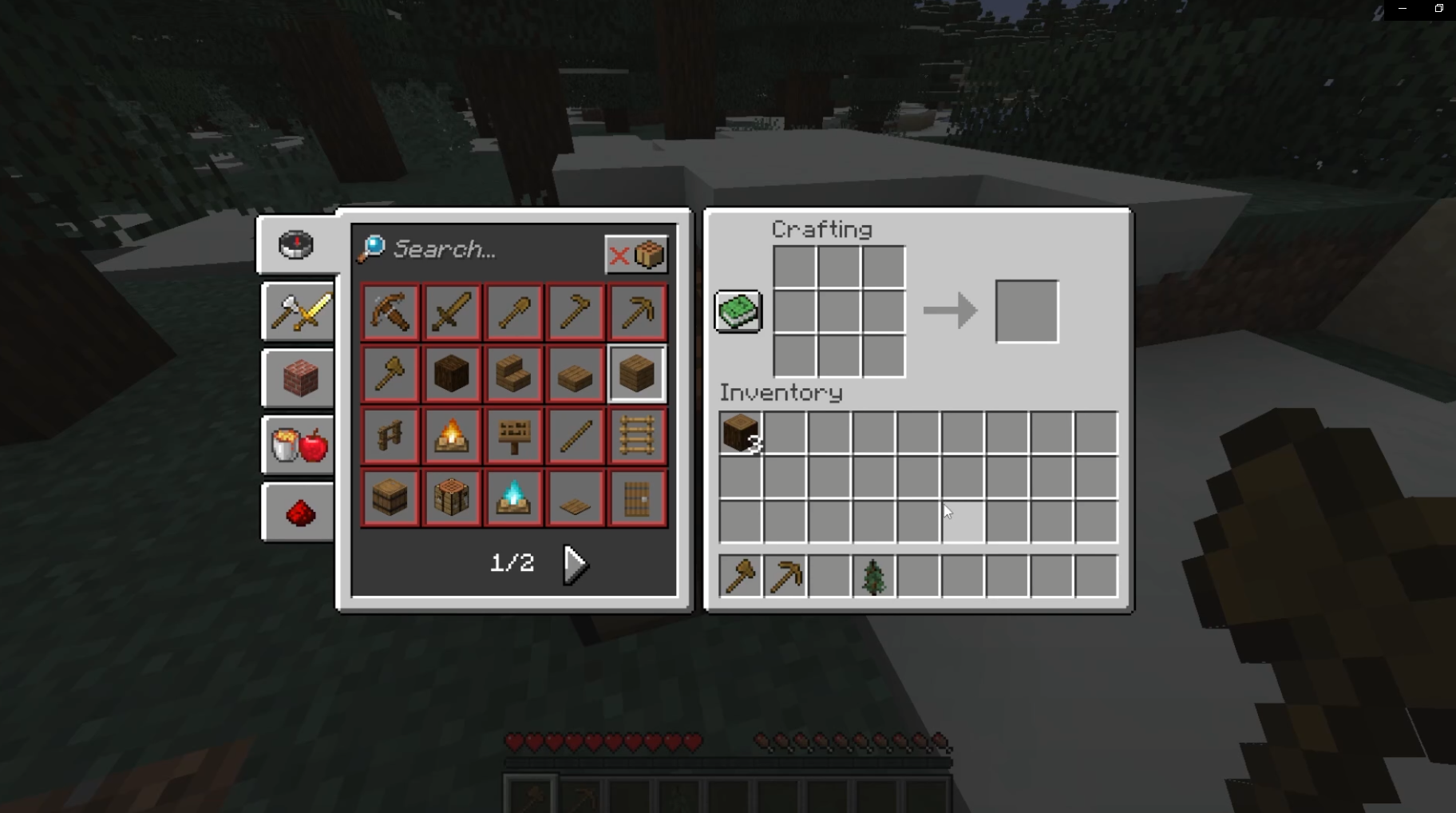Select the wooden axe recipe

click(389, 373)
